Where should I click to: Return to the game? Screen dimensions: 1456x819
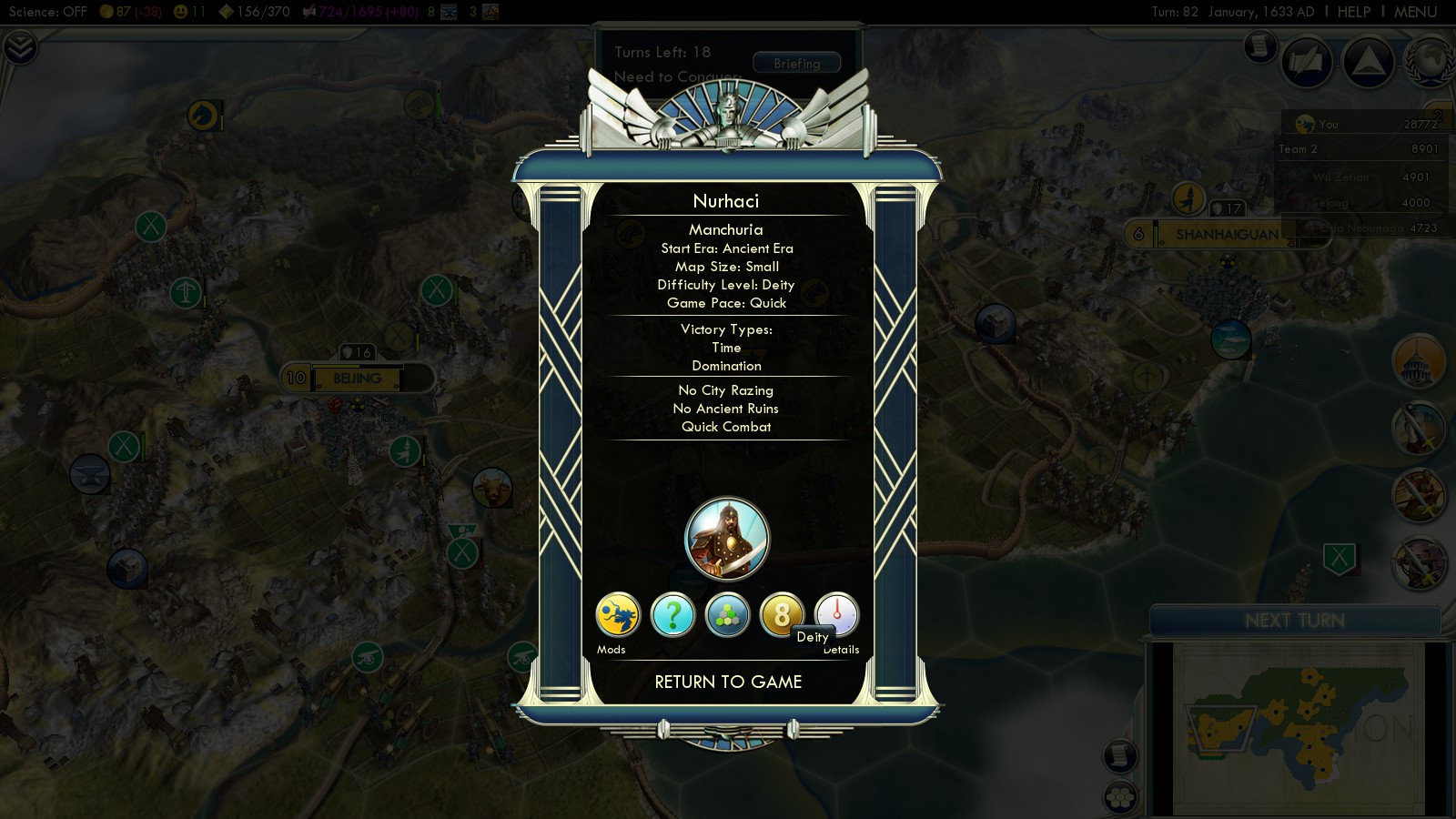point(728,682)
